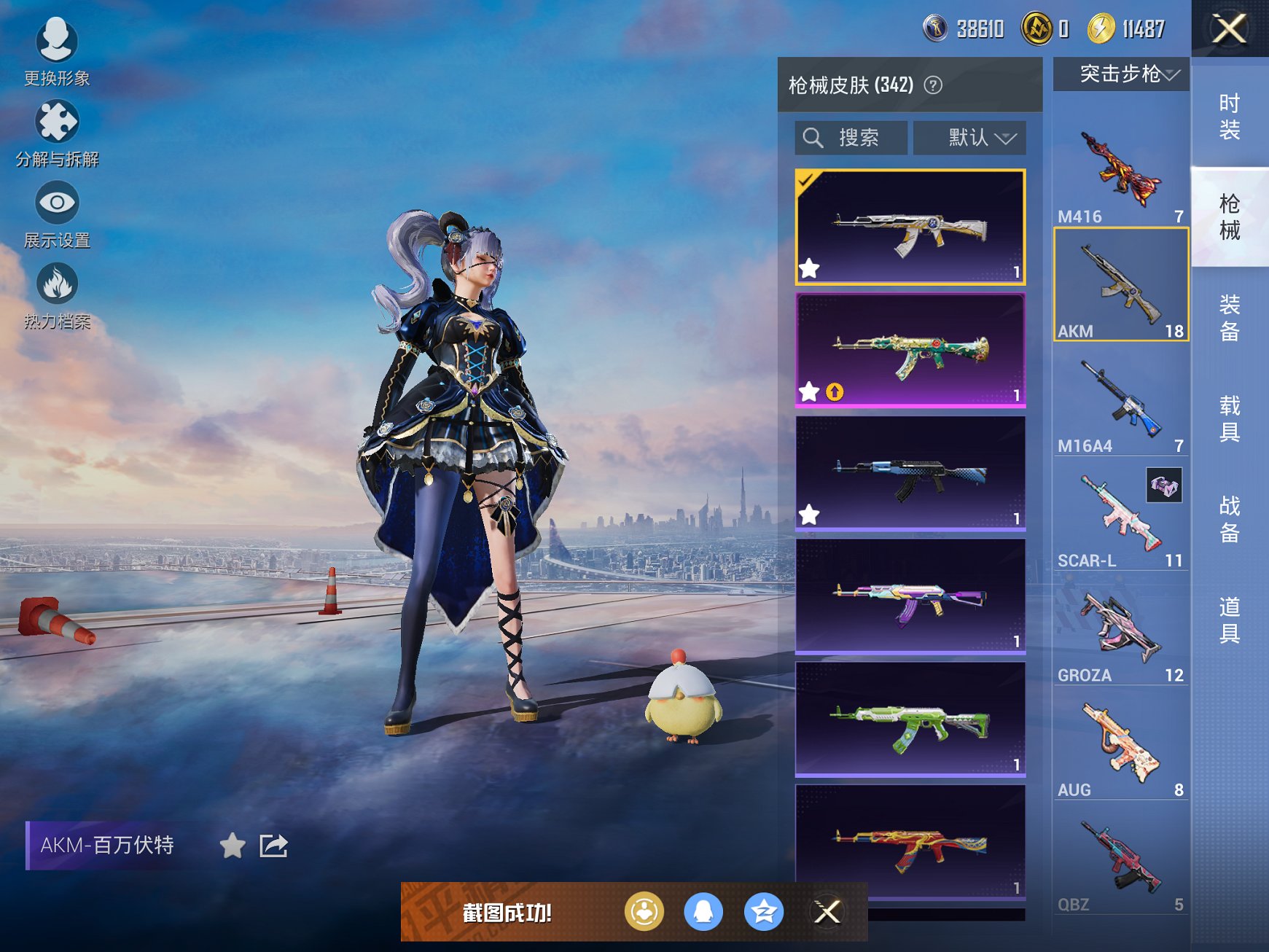1269x952 pixels.
Task: Select the SCAR-L weapon category
Action: point(1120,519)
